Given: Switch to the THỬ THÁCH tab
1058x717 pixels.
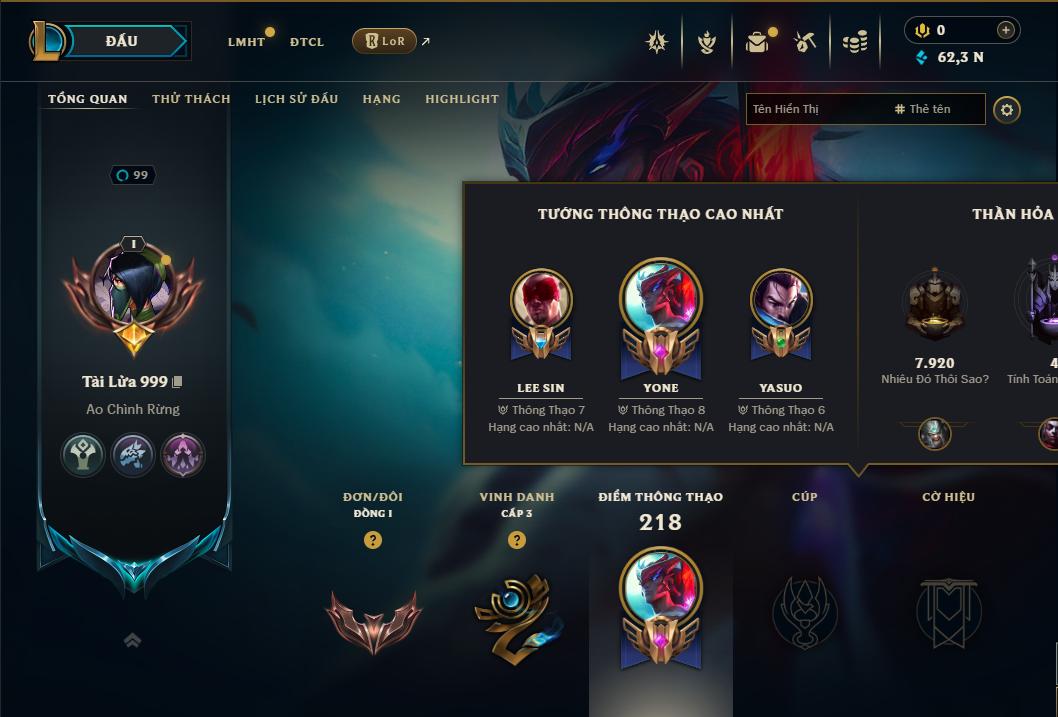Looking at the screenshot, I should [191, 99].
